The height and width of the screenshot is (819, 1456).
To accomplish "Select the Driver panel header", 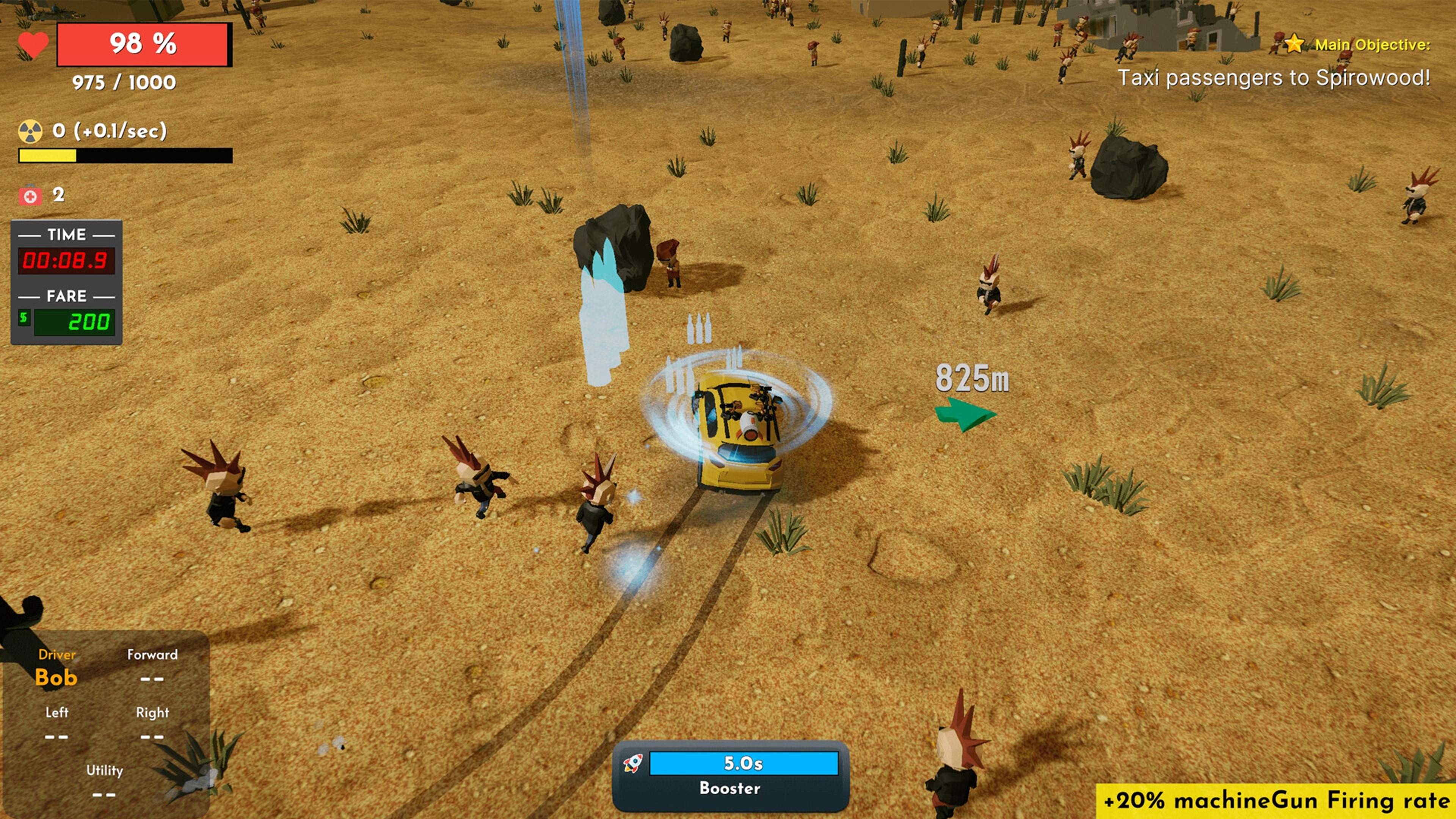I will coord(56,655).
